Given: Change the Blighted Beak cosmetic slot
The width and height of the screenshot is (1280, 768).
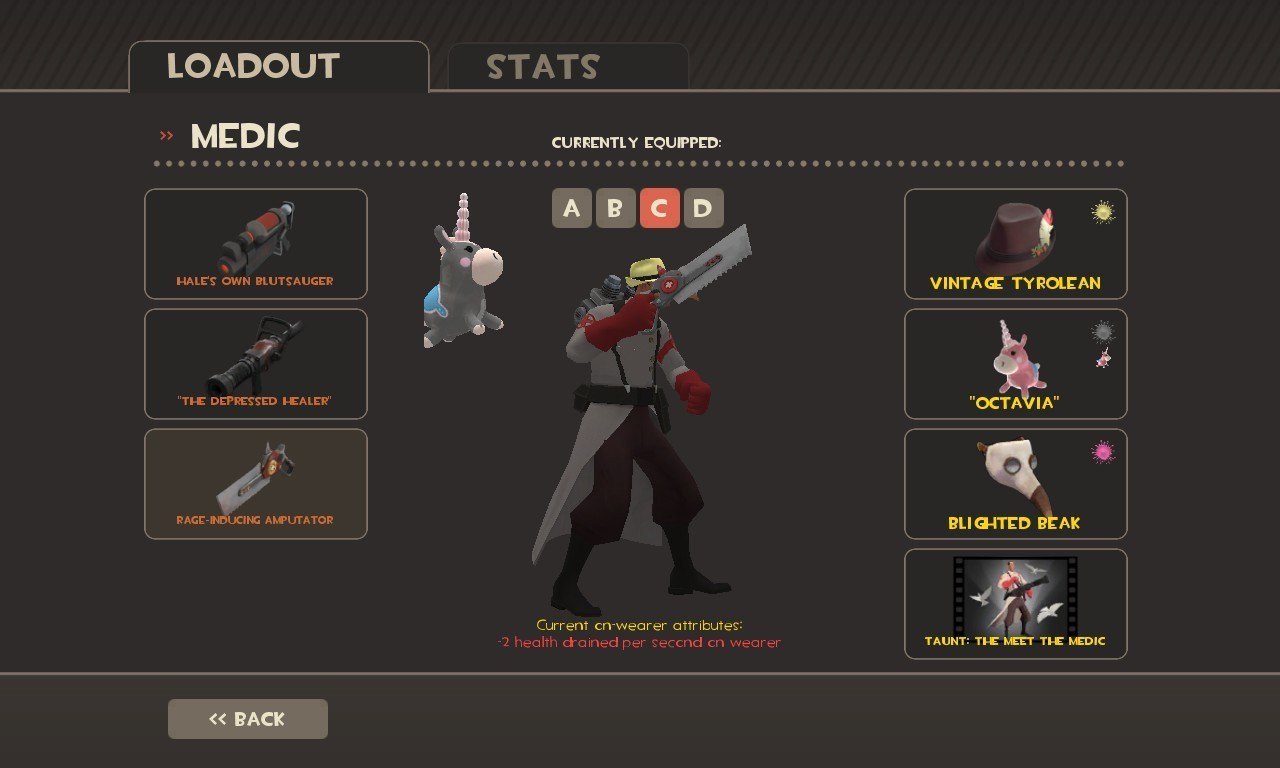Looking at the screenshot, I should [1015, 484].
